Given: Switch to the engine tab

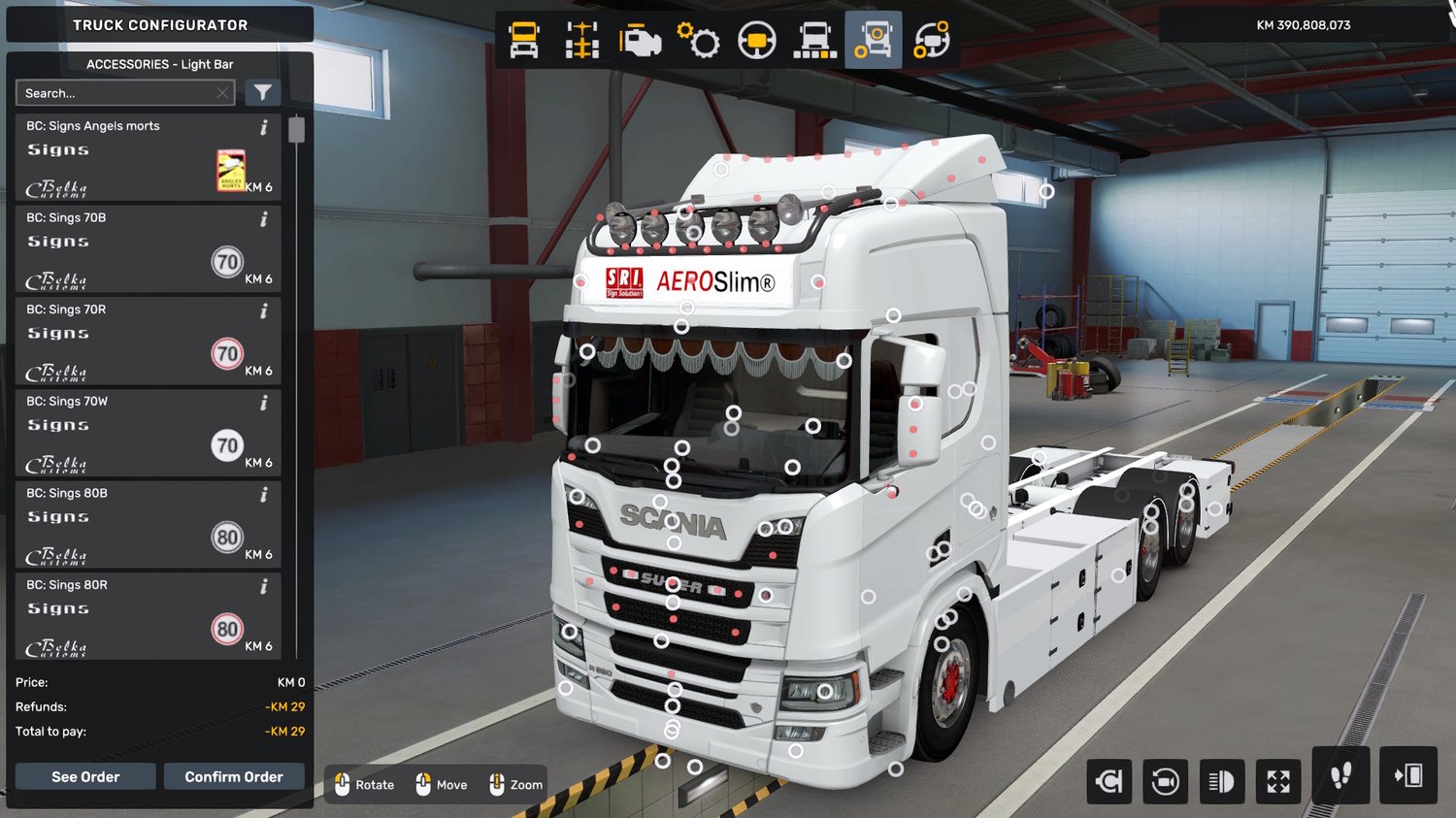Looking at the screenshot, I should click(640, 41).
